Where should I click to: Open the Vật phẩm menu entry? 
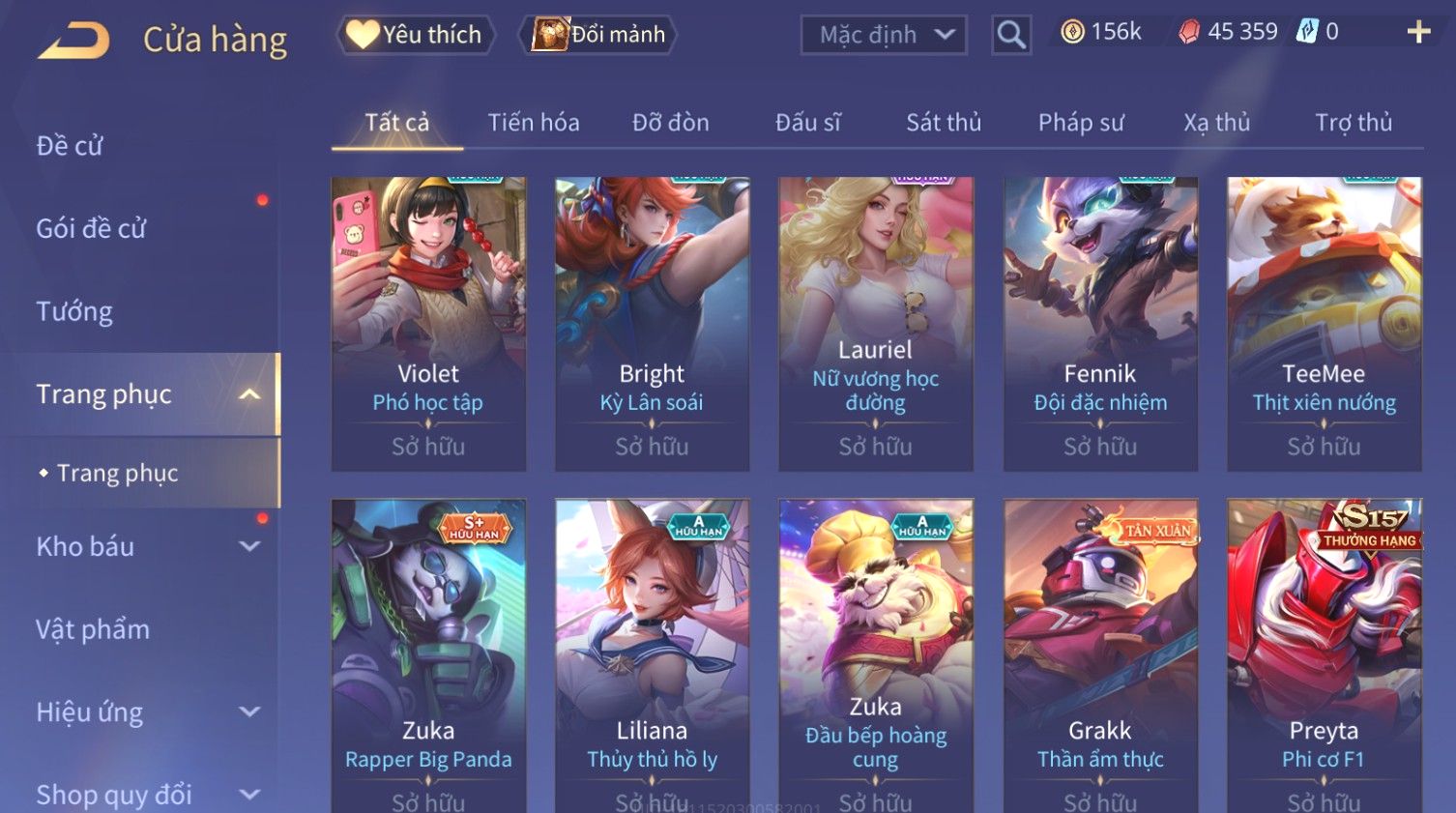click(93, 629)
